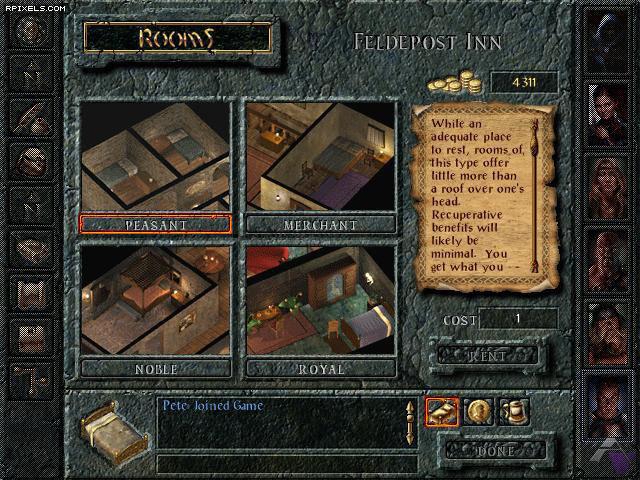Rent the selected room

coord(487,354)
